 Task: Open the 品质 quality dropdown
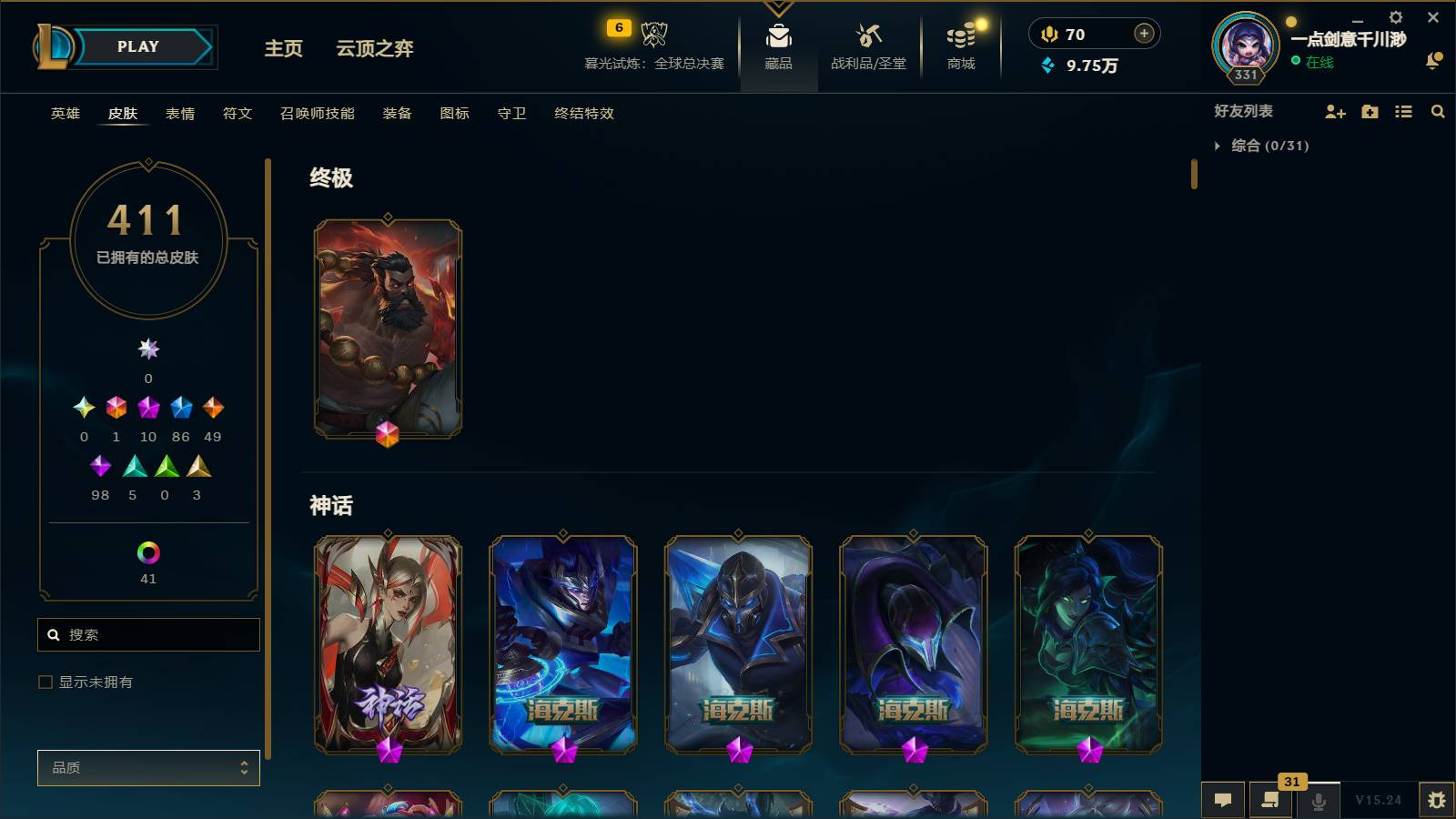[x=148, y=767]
